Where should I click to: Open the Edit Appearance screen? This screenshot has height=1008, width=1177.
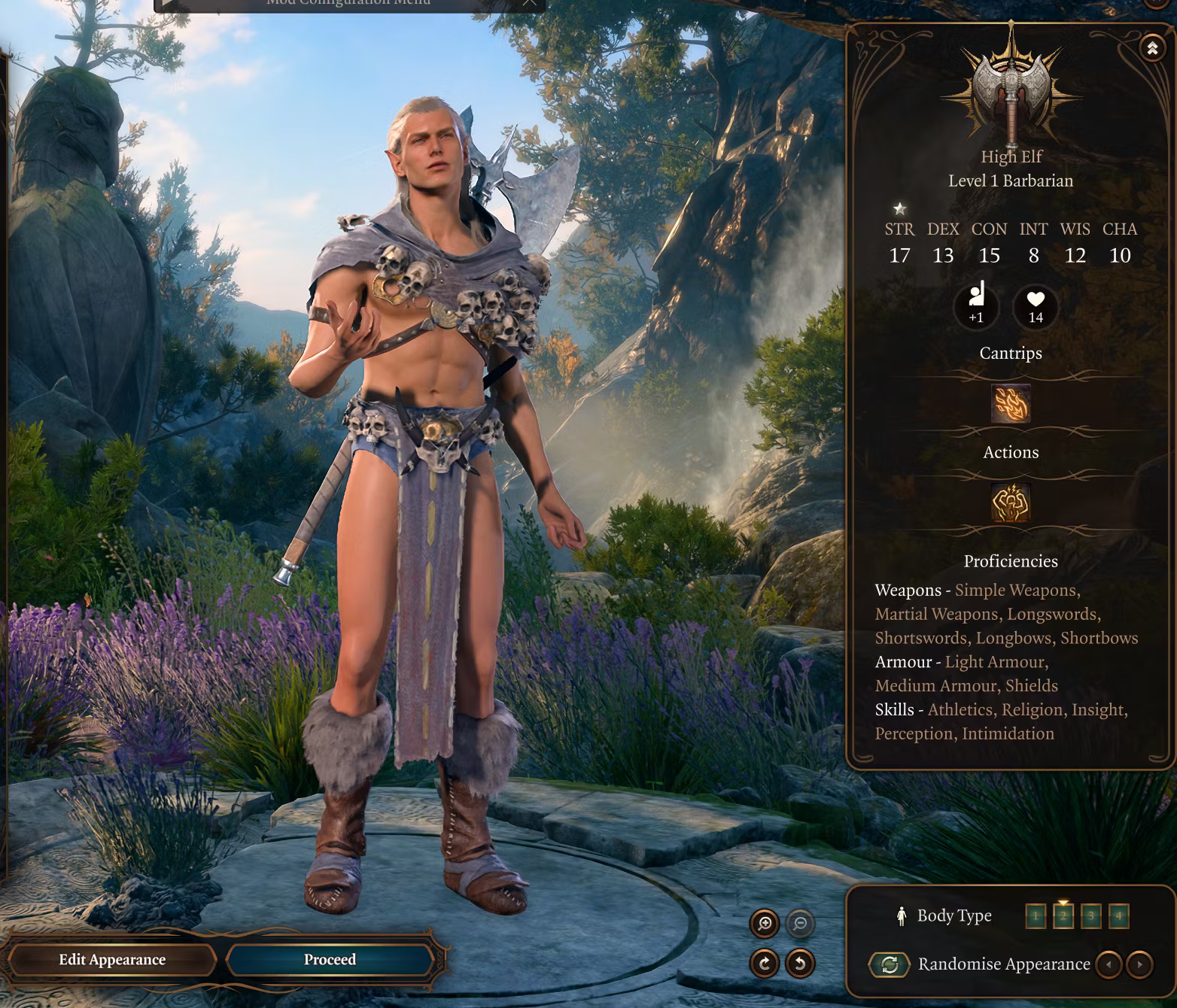[112, 960]
